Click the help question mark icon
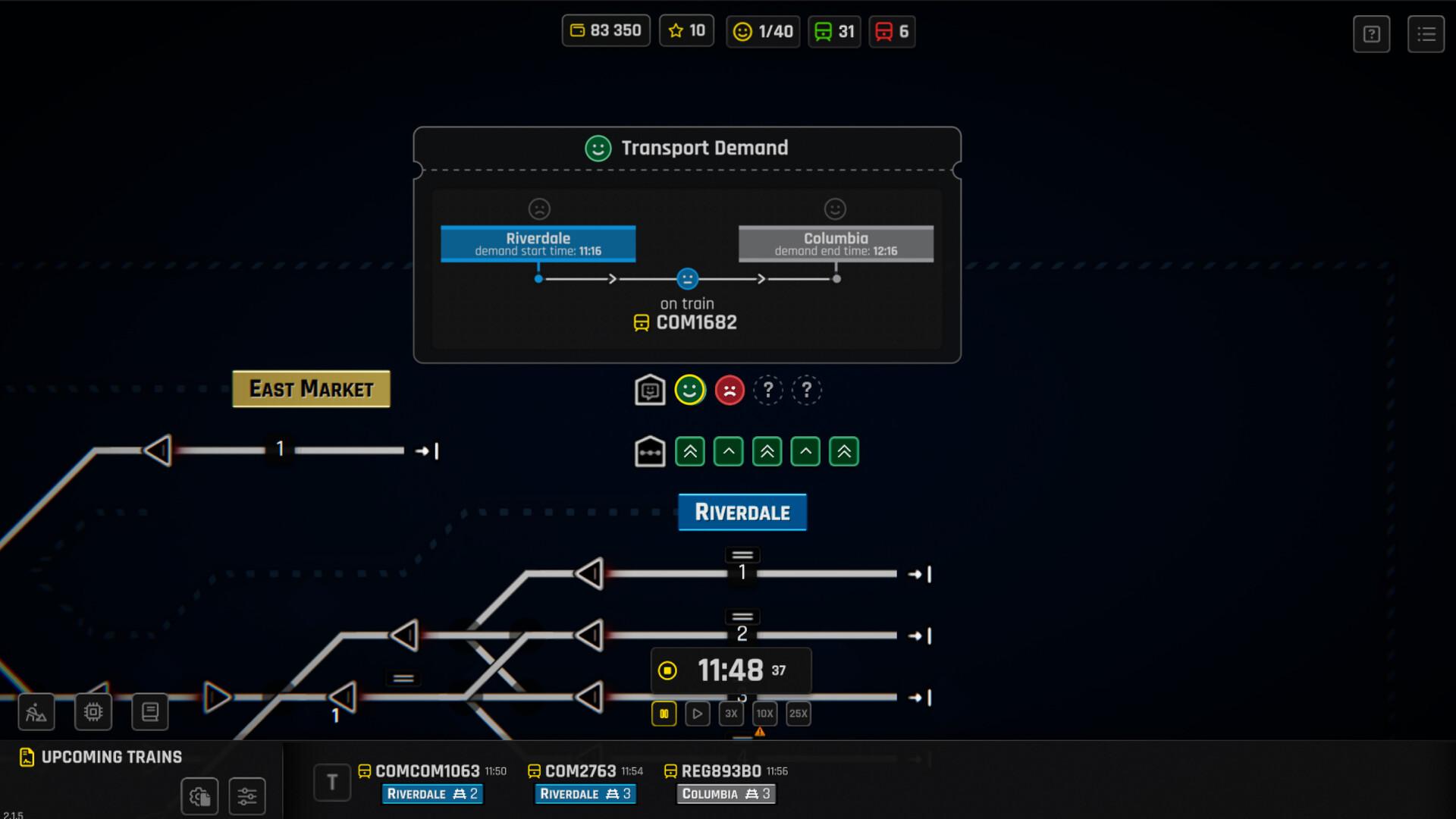This screenshot has height=819, width=1456. click(x=1370, y=33)
